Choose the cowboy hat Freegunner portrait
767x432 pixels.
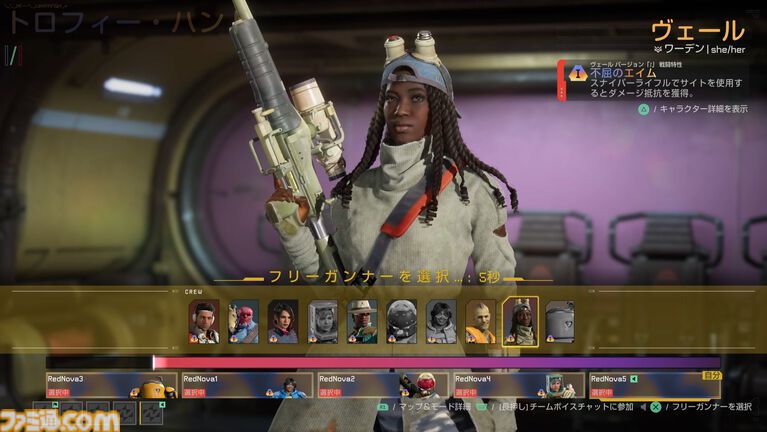pyautogui.click(x=362, y=321)
